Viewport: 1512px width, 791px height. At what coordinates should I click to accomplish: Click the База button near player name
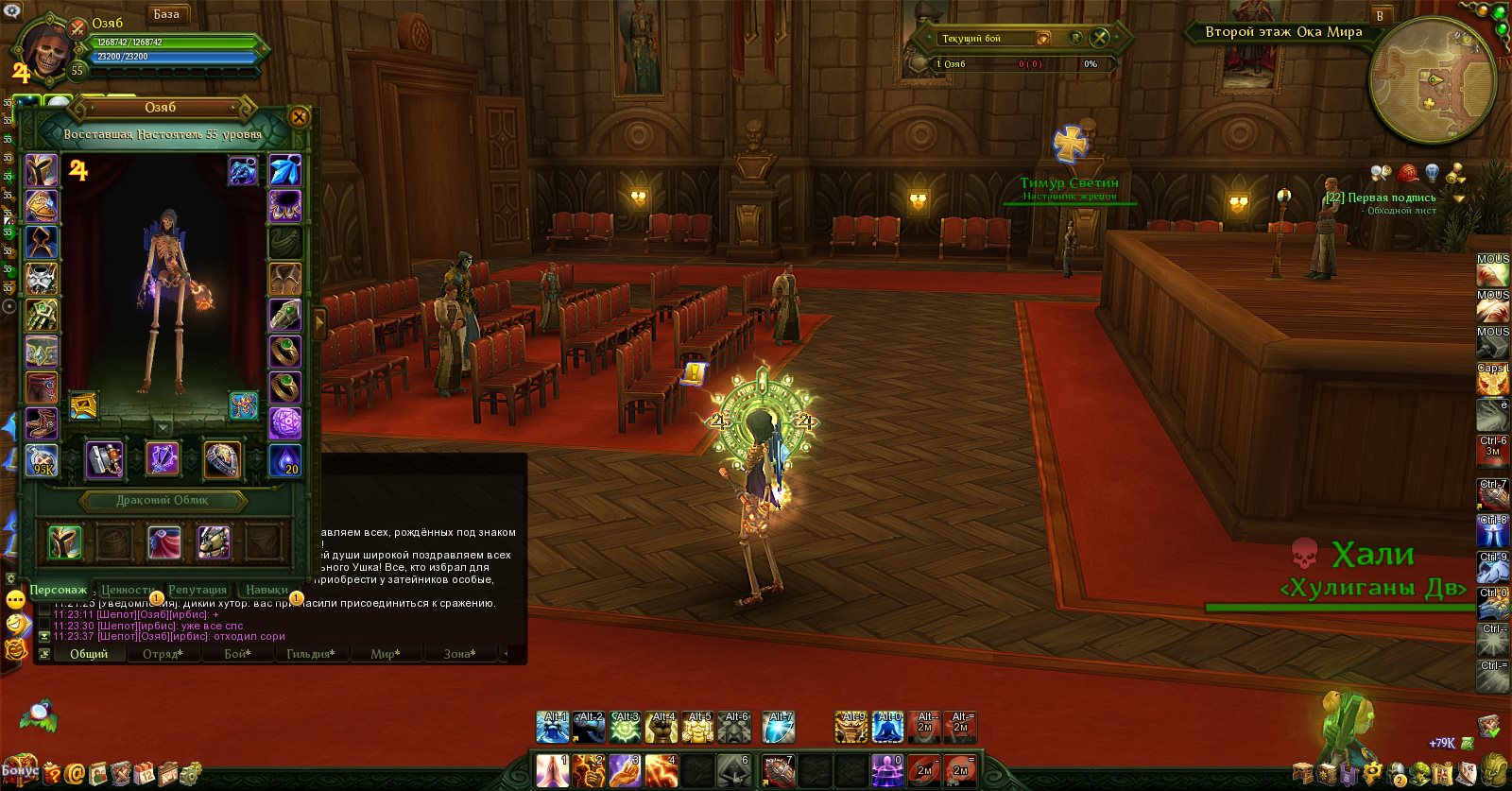tap(166, 14)
